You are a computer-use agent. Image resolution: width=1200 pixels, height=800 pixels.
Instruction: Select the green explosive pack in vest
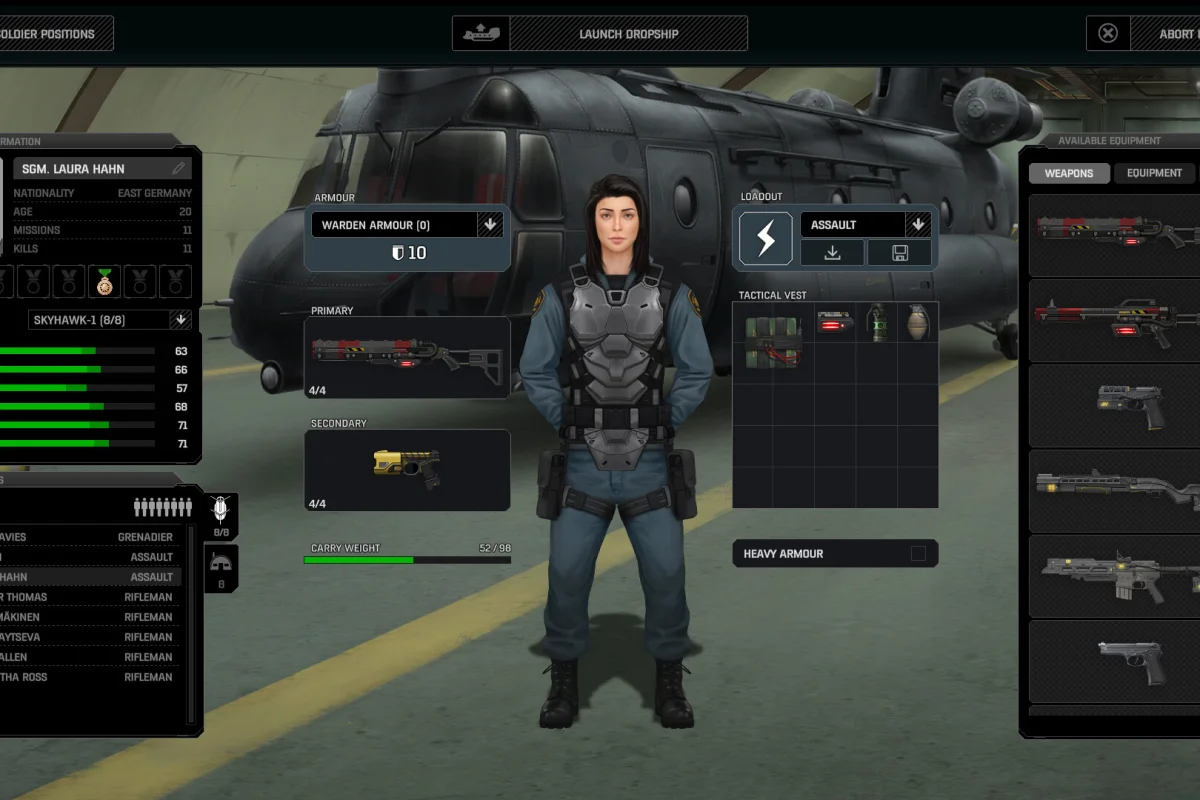pos(773,342)
